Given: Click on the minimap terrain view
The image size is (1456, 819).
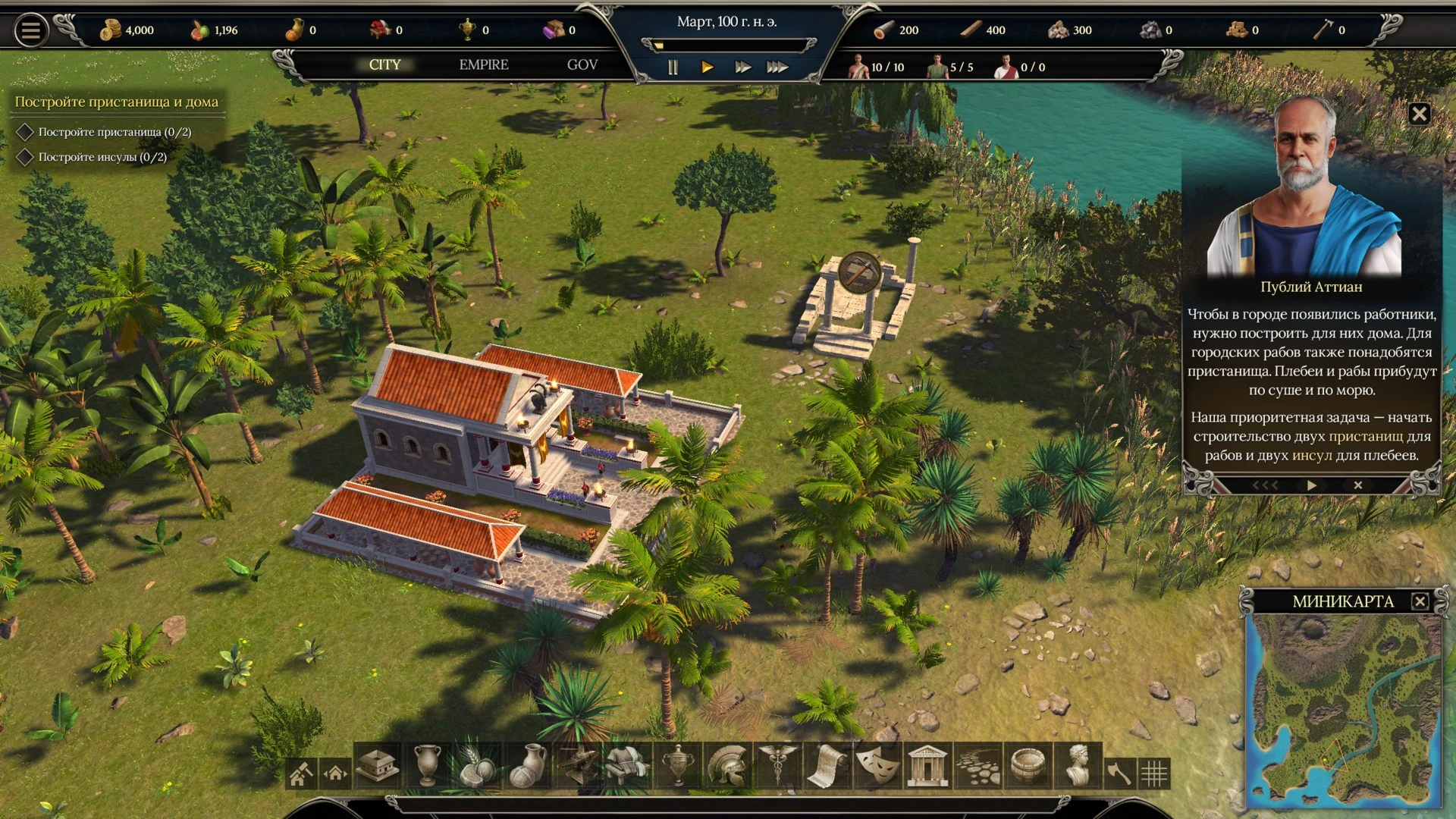Looking at the screenshot, I should [x=1344, y=709].
